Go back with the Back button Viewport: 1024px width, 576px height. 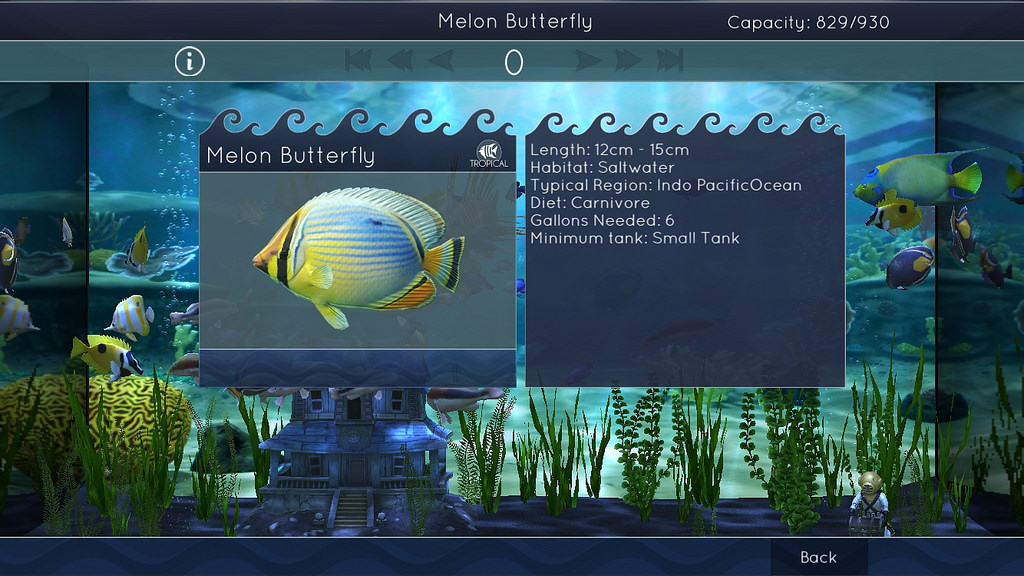click(x=818, y=557)
